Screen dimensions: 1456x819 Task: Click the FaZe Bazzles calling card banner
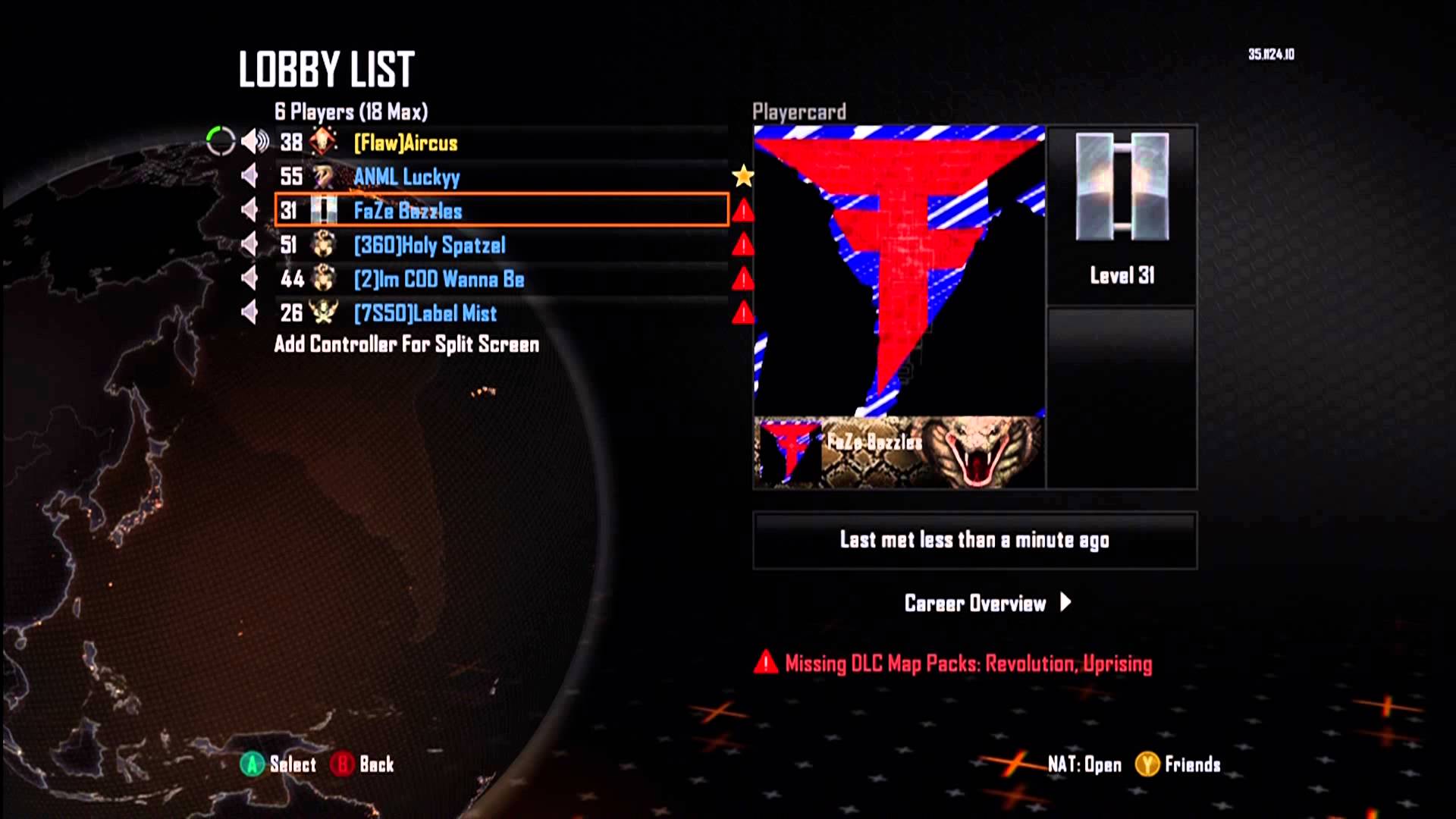click(x=899, y=452)
